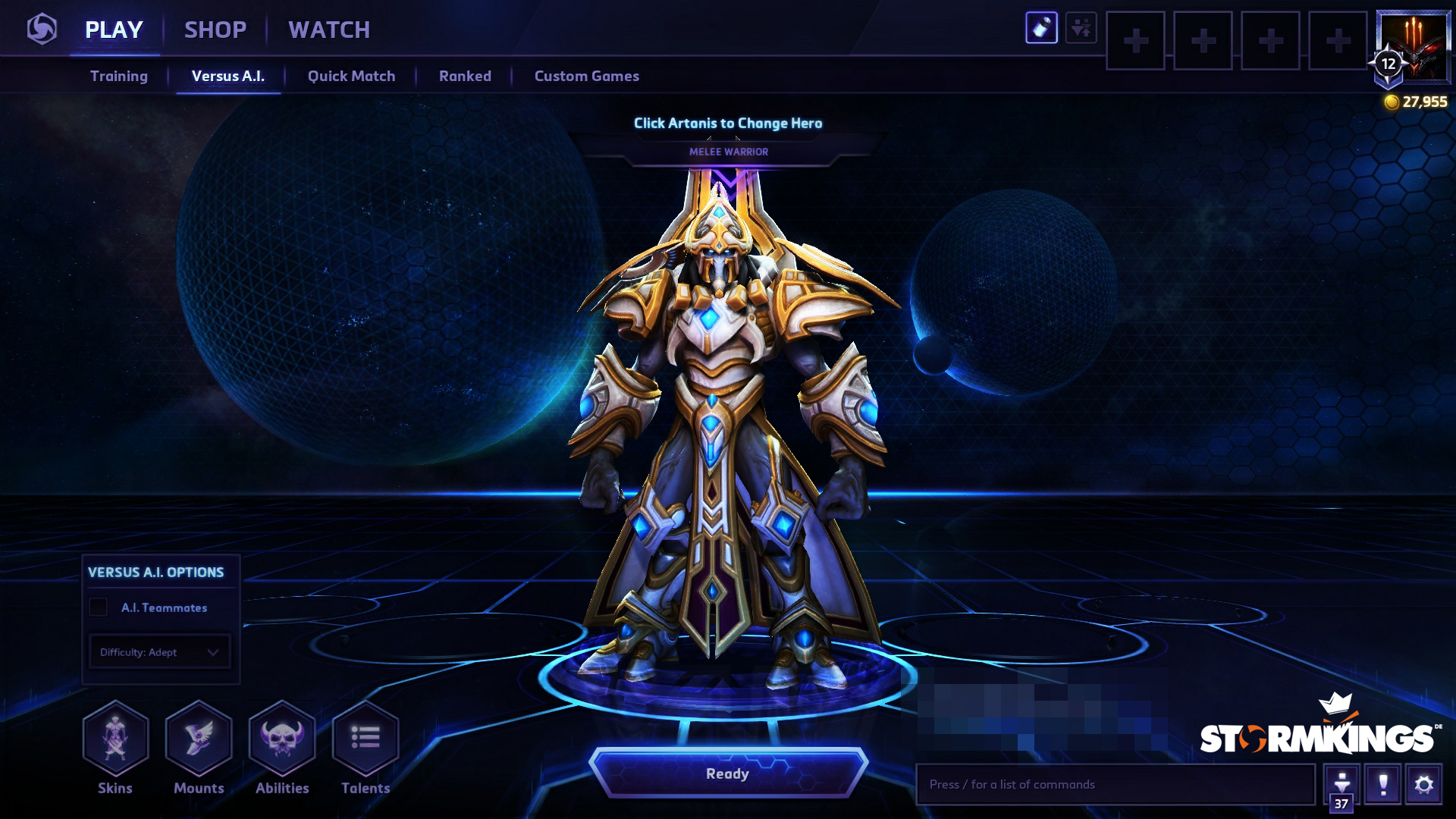Open the Ranked tab
Image resolution: width=1456 pixels, height=819 pixels.
465,76
